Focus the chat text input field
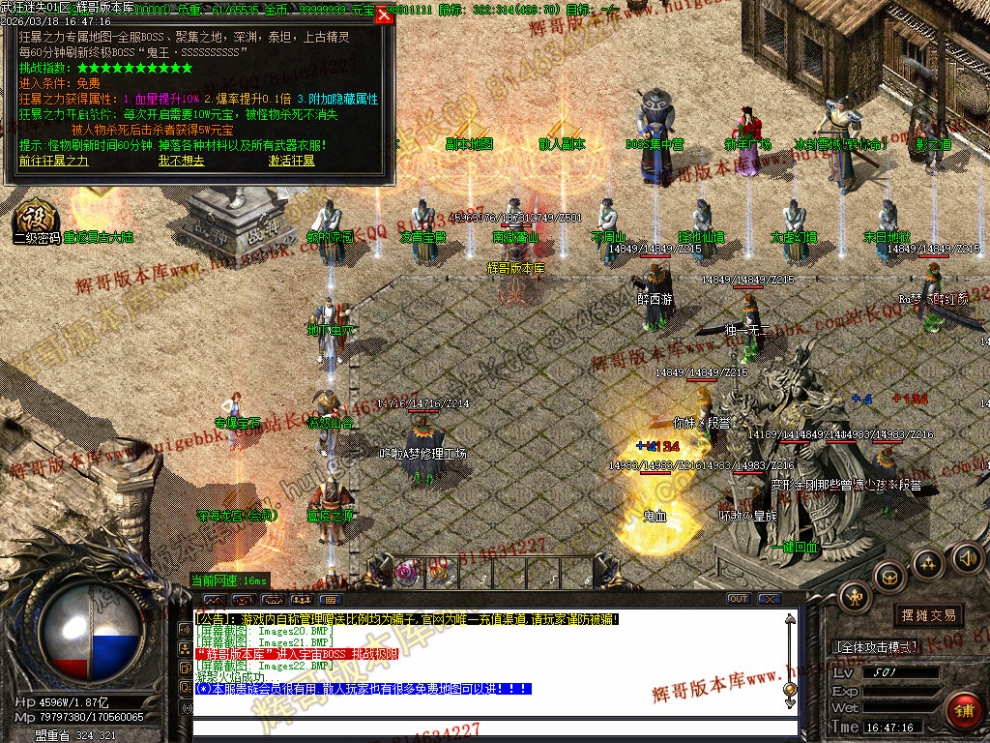Screen dimensions: 990x743 490,727
